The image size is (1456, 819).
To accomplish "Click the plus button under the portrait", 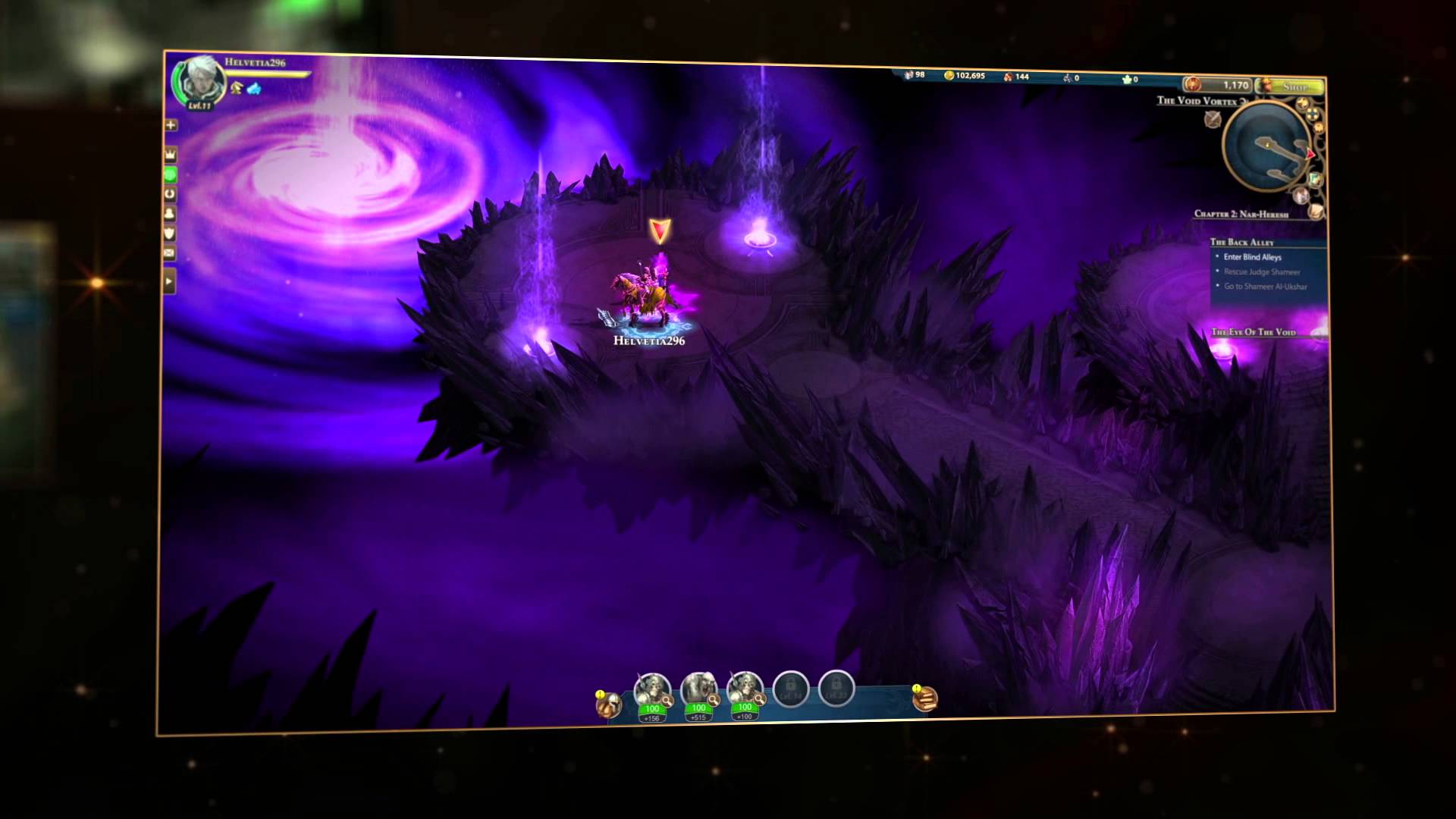I will pyautogui.click(x=171, y=125).
